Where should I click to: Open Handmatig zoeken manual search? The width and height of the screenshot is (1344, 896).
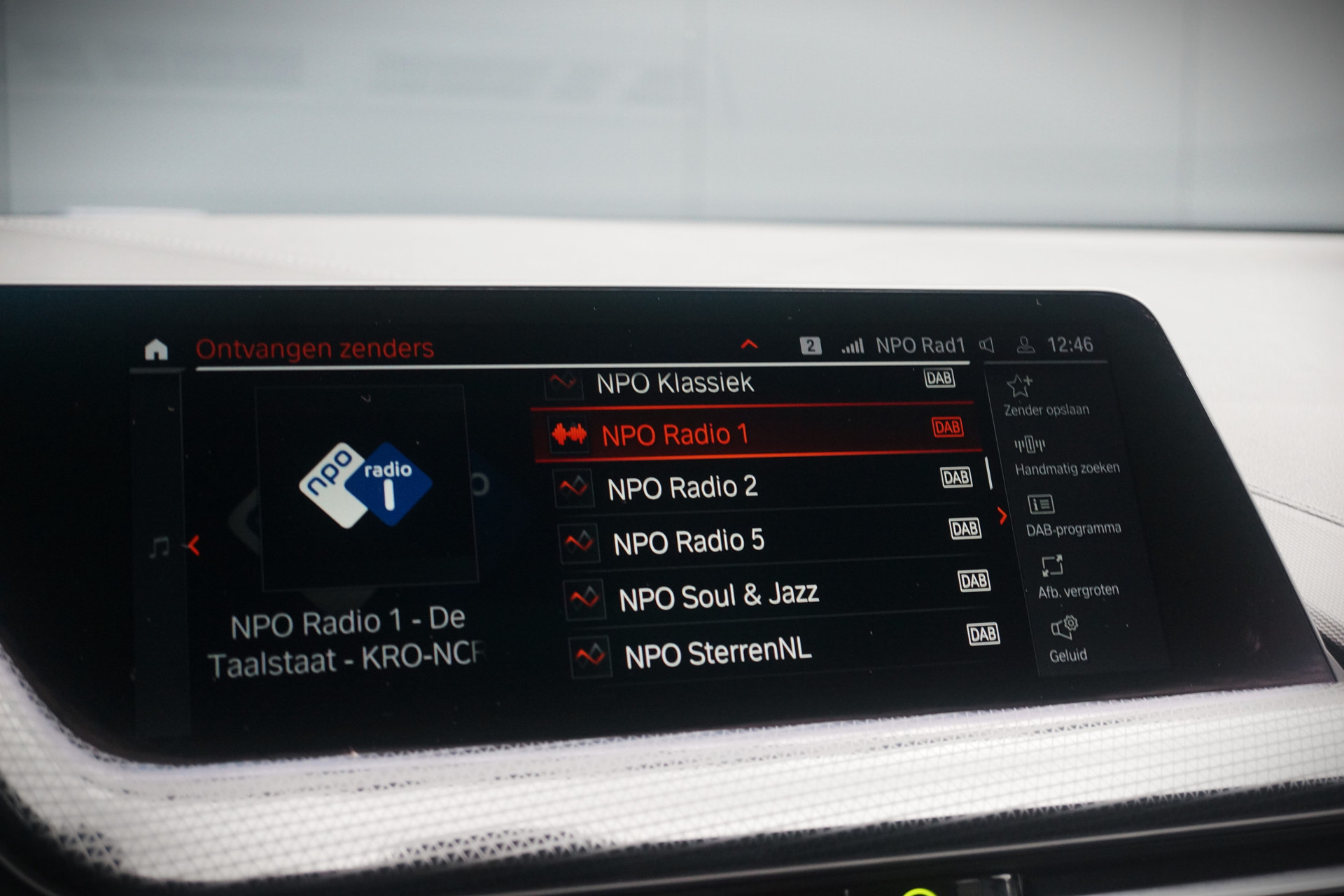click(1065, 456)
